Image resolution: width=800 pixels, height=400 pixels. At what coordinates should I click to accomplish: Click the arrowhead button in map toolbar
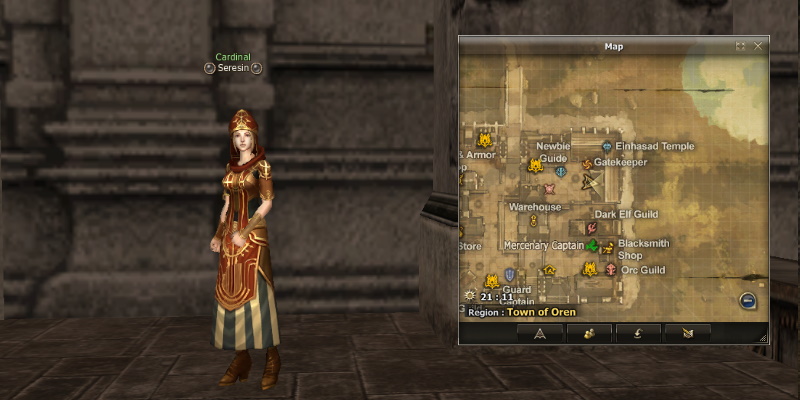pyautogui.click(x=539, y=333)
